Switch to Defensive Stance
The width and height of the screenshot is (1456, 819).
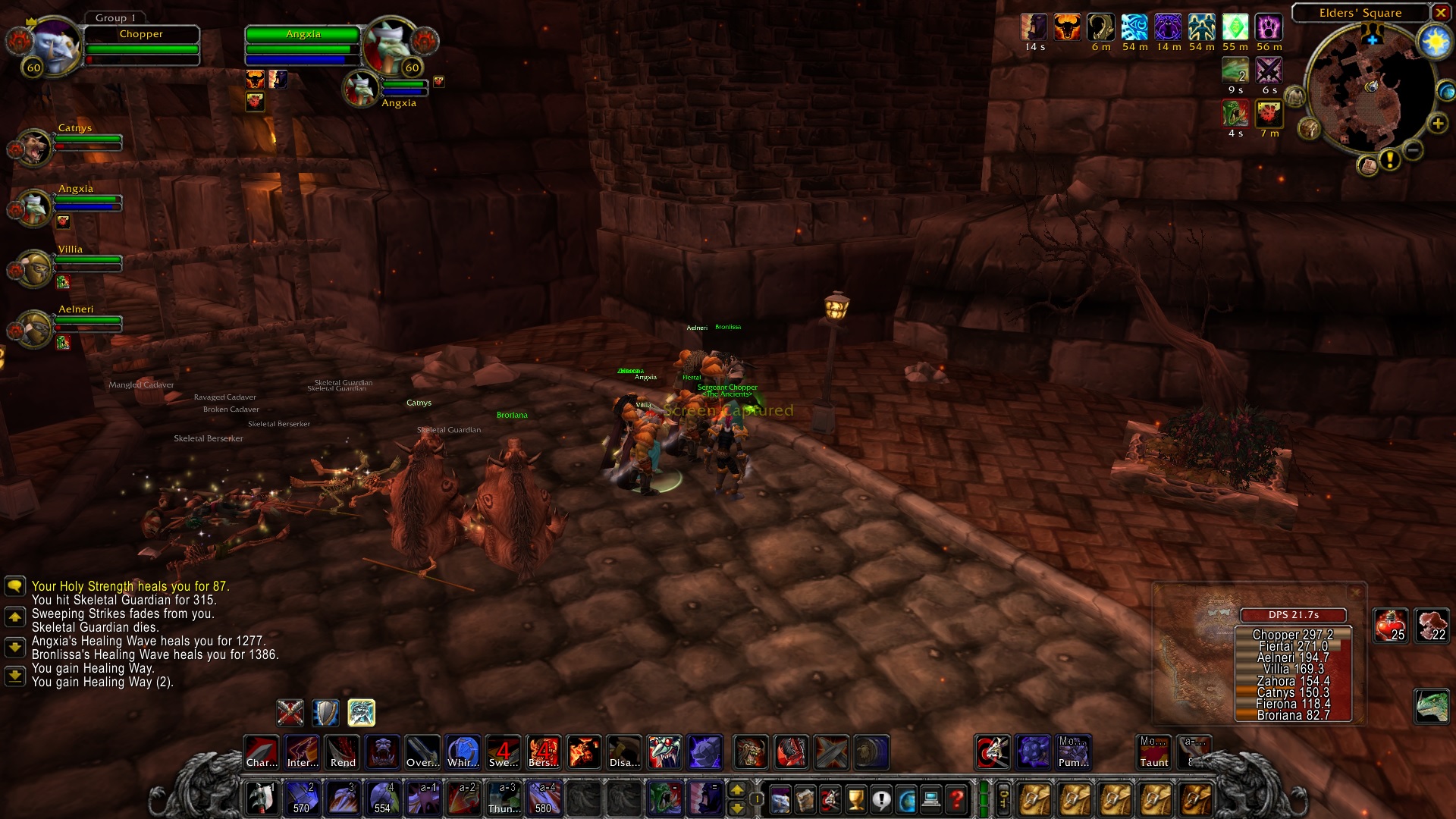(325, 712)
